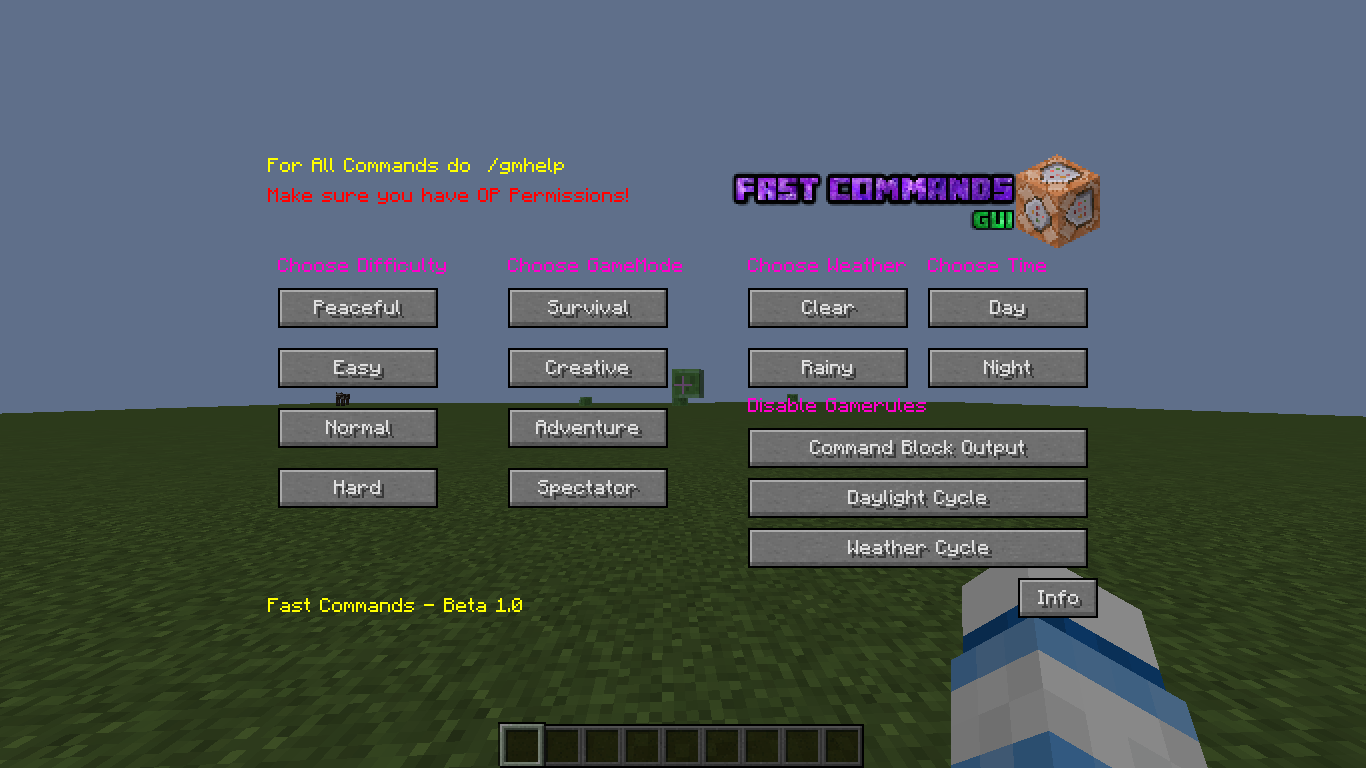Image resolution: width=1366 pixels, height=768 pixels.
Task: Click the Fast Commands GUI logo
Action: click(872, 190)
